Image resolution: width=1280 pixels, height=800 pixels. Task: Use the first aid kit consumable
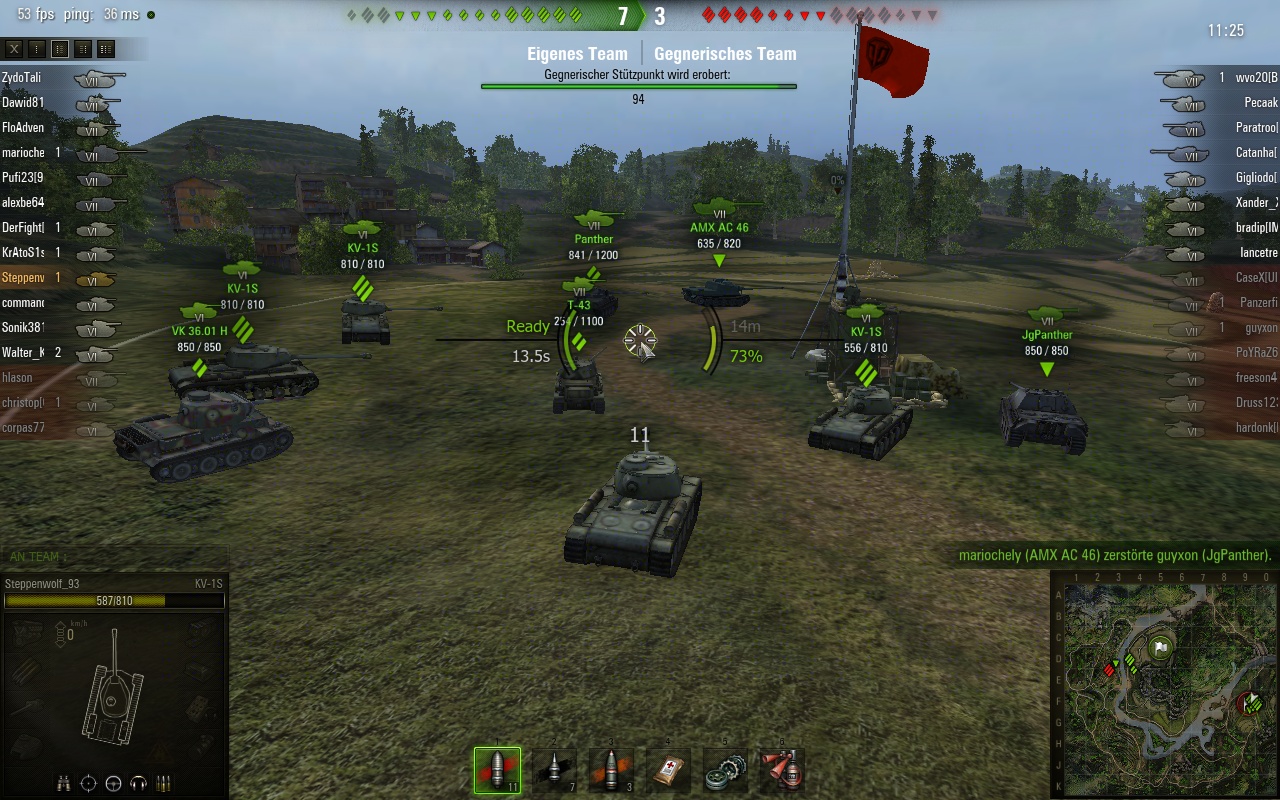(x=667, y=770)
